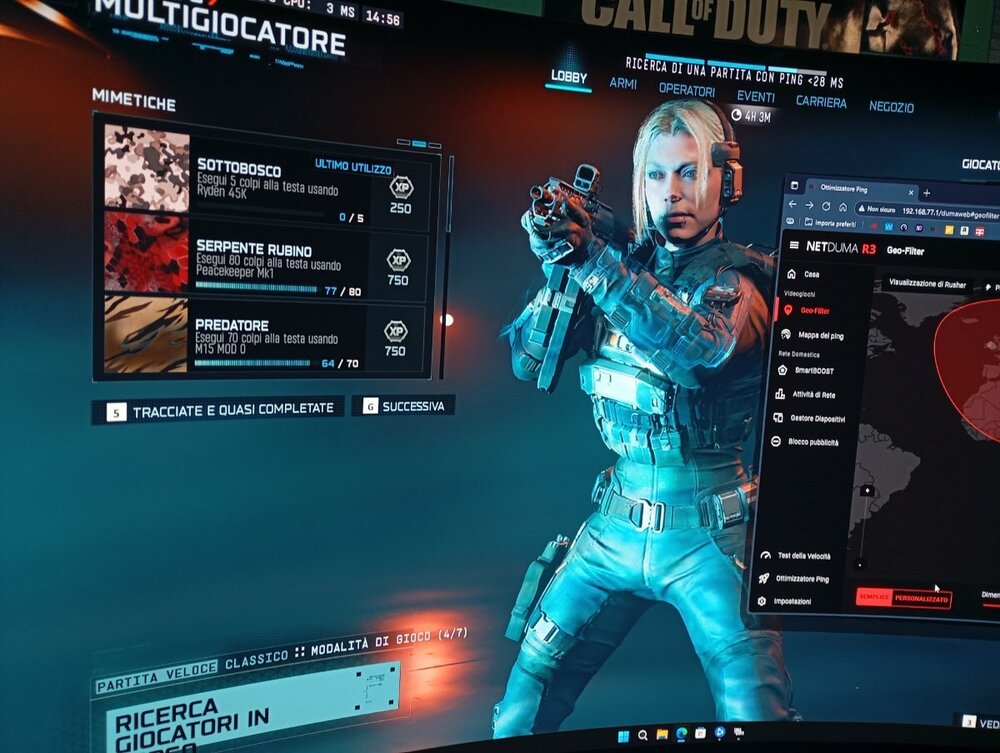Screen dimensions: 1000x753
Task: Open the Eventi tab
Action: tap(755, 96)
